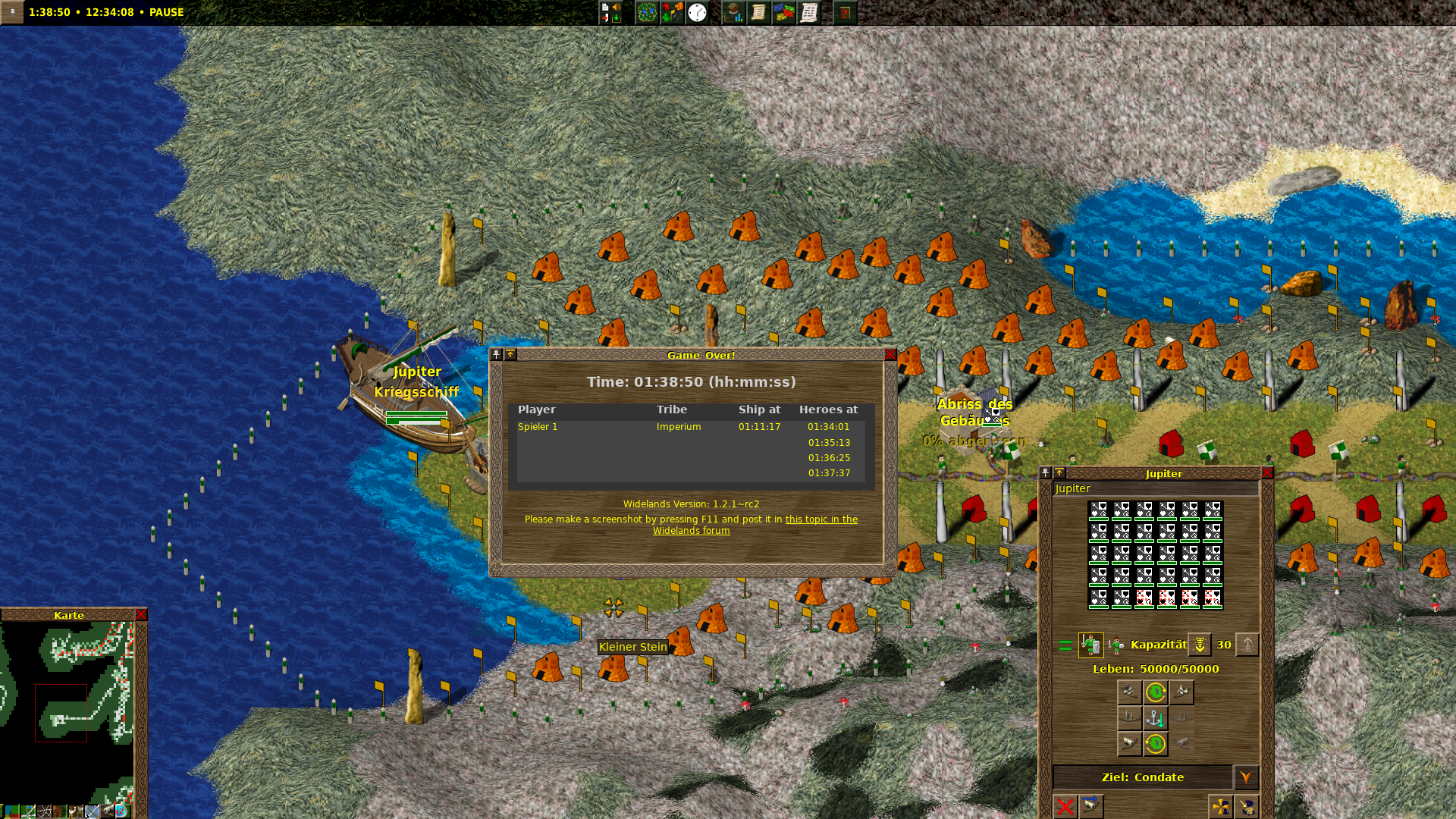Viewport: 1456px width, 819px height.
Task: Open the Widelands forum topic link
Action: coord(821,519)
